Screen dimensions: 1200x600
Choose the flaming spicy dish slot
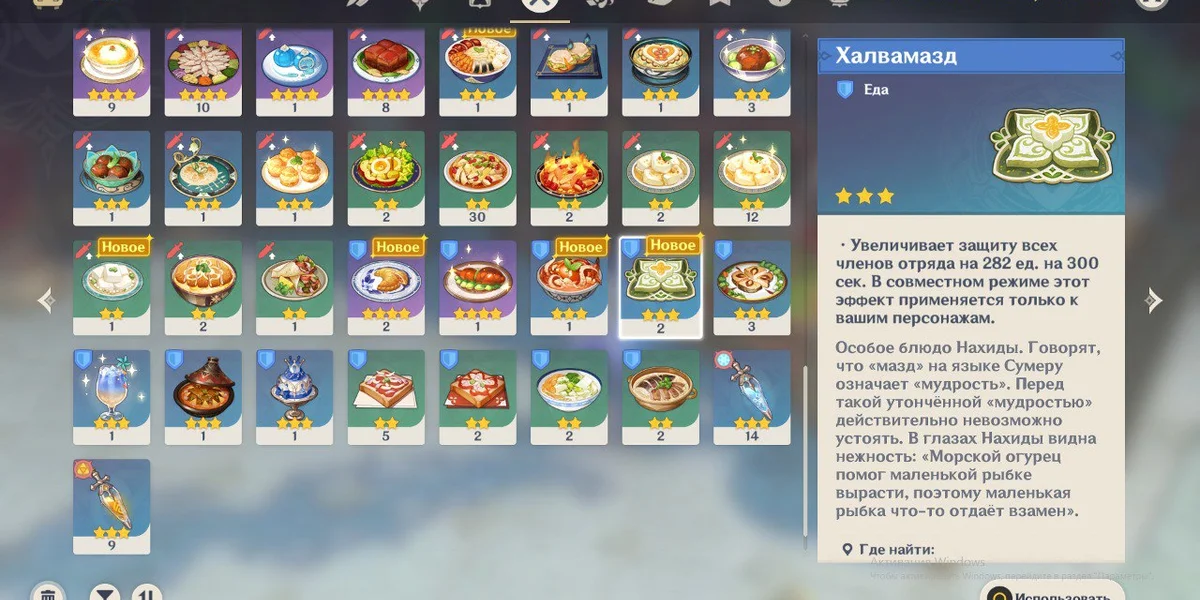click(x=569, y=177)
